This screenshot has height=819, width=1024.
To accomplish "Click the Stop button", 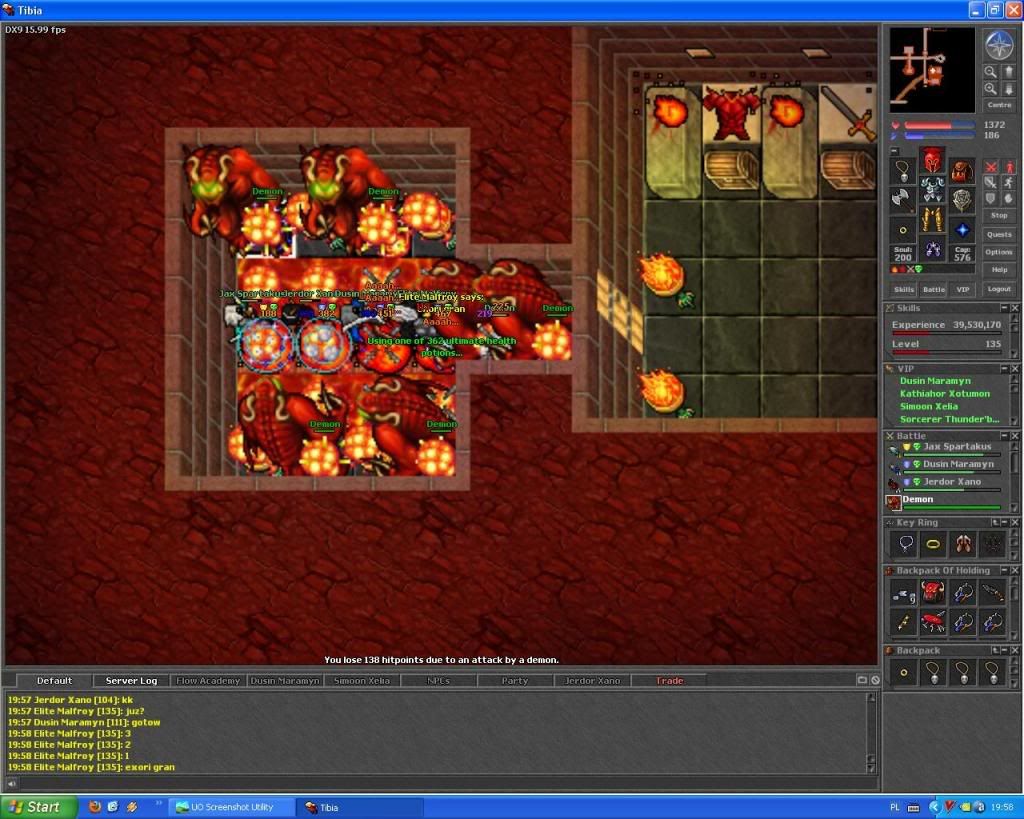I will (x=999, y=215).
